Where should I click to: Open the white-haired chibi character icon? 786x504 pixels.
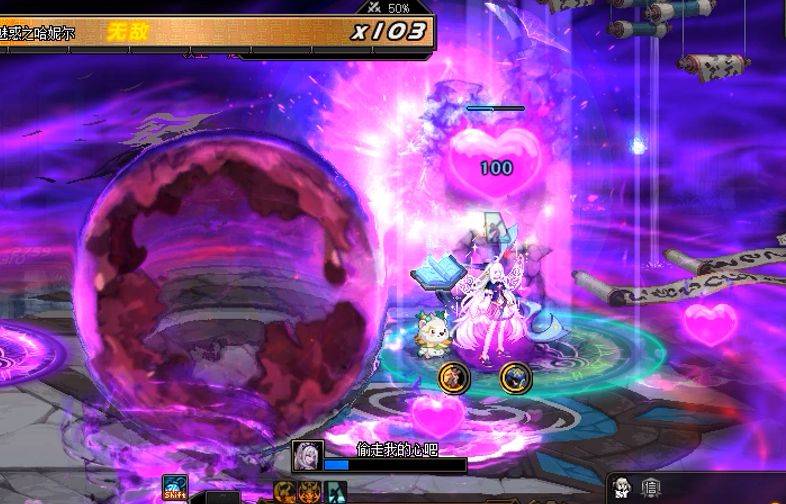coord(622,488)
